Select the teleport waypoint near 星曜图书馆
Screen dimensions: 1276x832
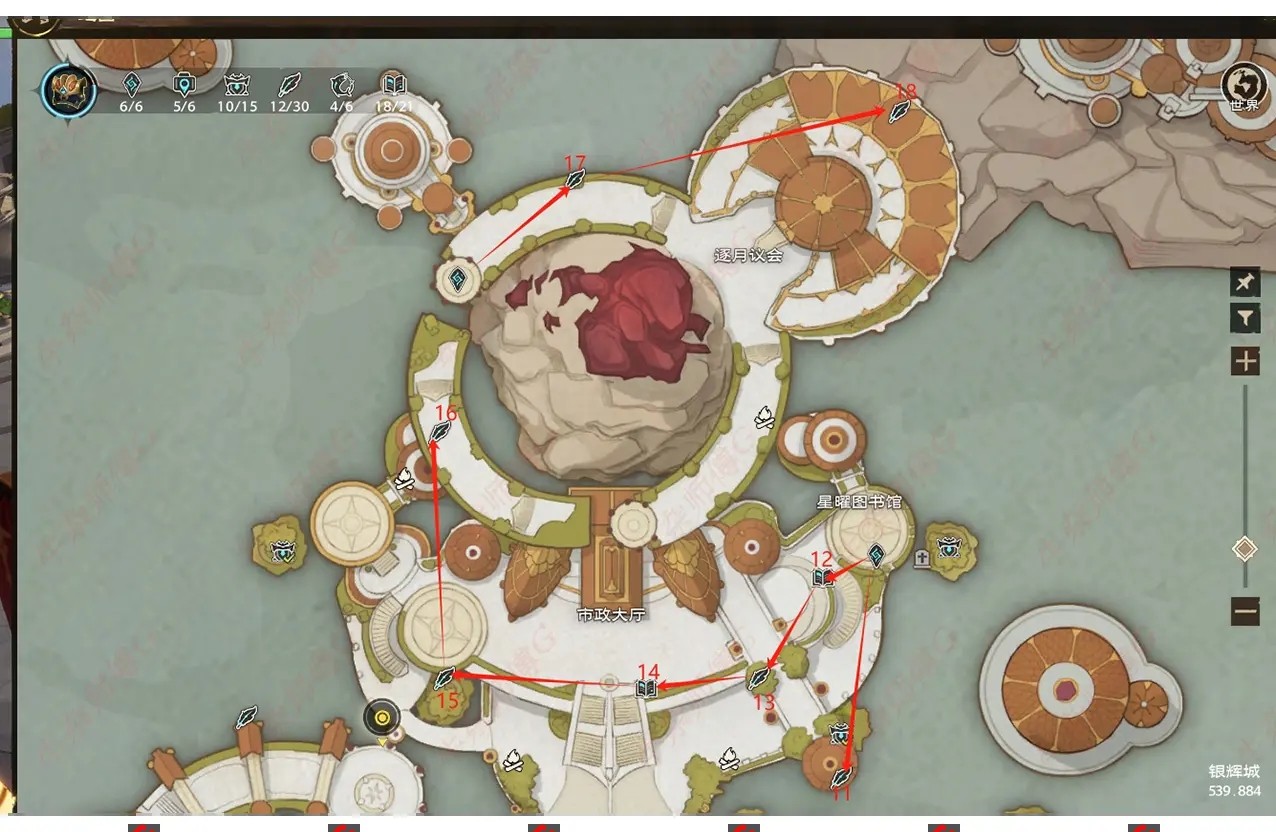876,555
